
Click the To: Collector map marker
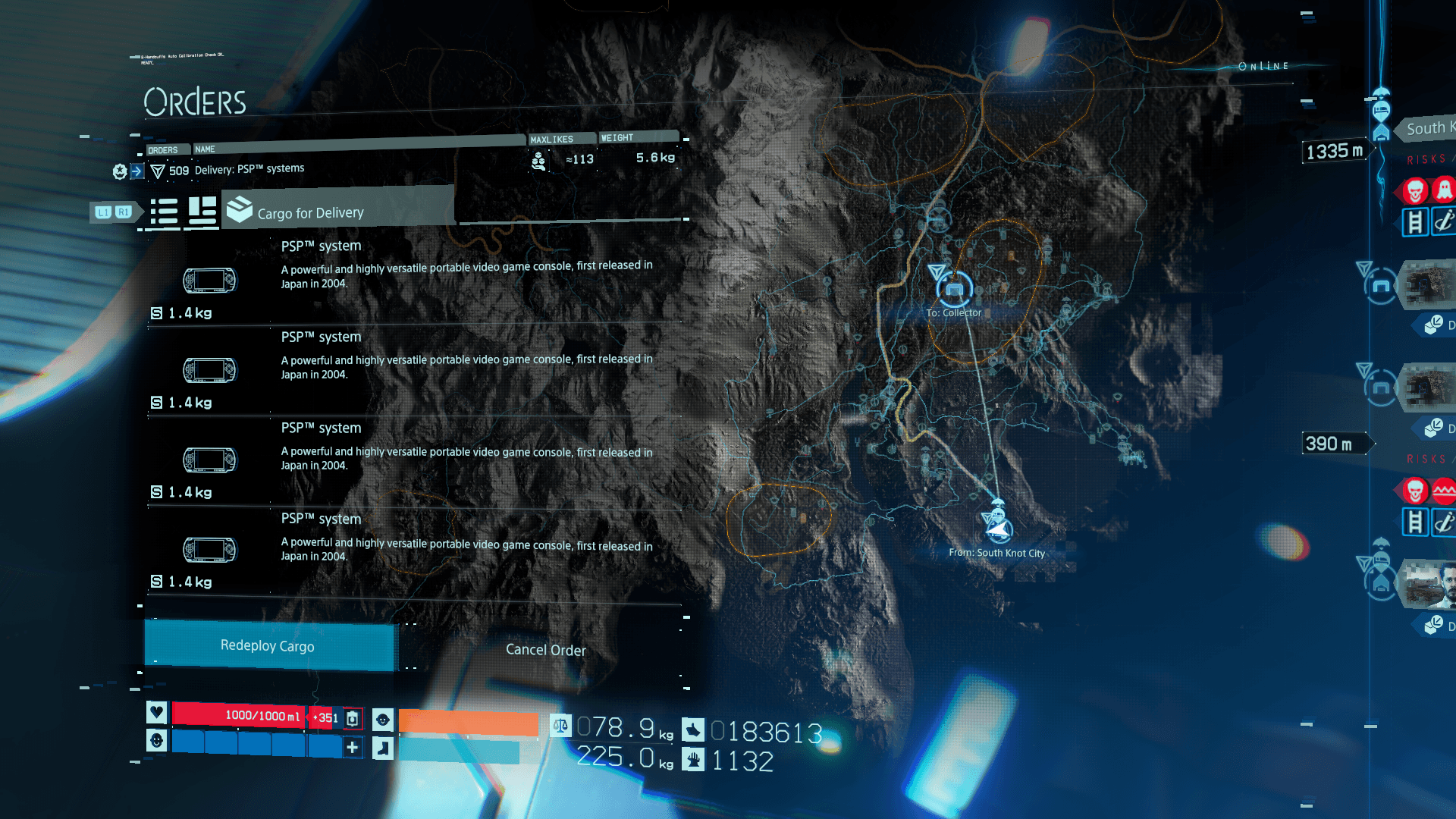(954, 289)
